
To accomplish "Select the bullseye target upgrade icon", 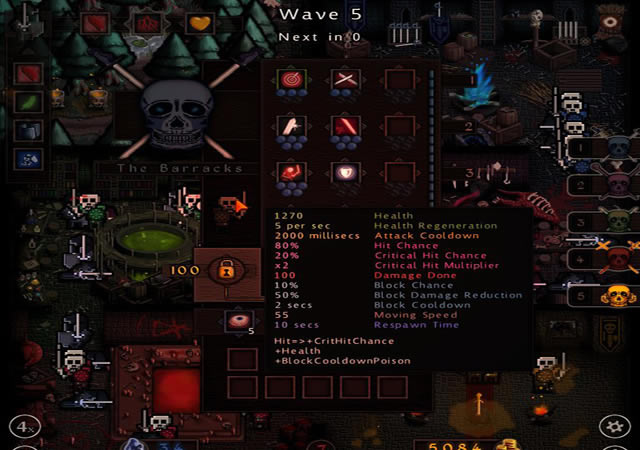I will click(x=292, y=79).
